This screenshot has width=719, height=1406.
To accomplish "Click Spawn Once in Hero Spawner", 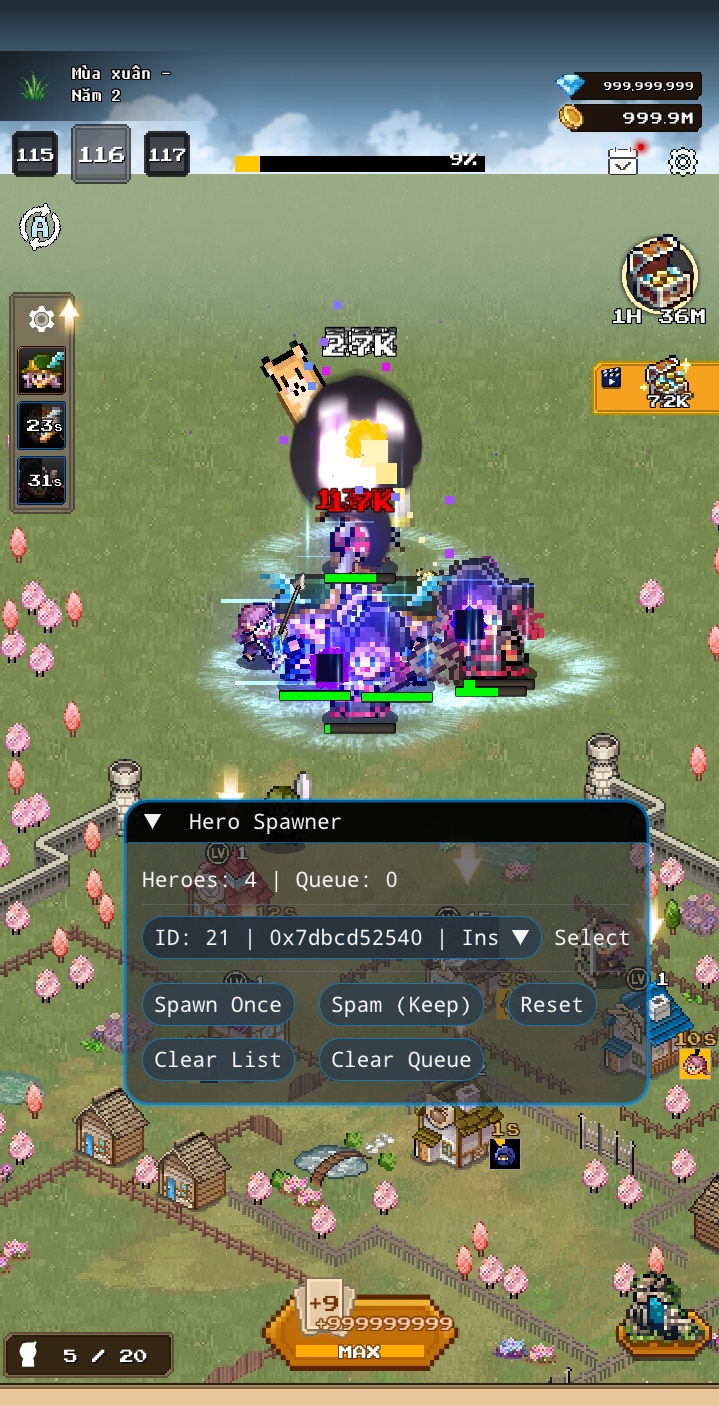I will (x=218, y=1005).
